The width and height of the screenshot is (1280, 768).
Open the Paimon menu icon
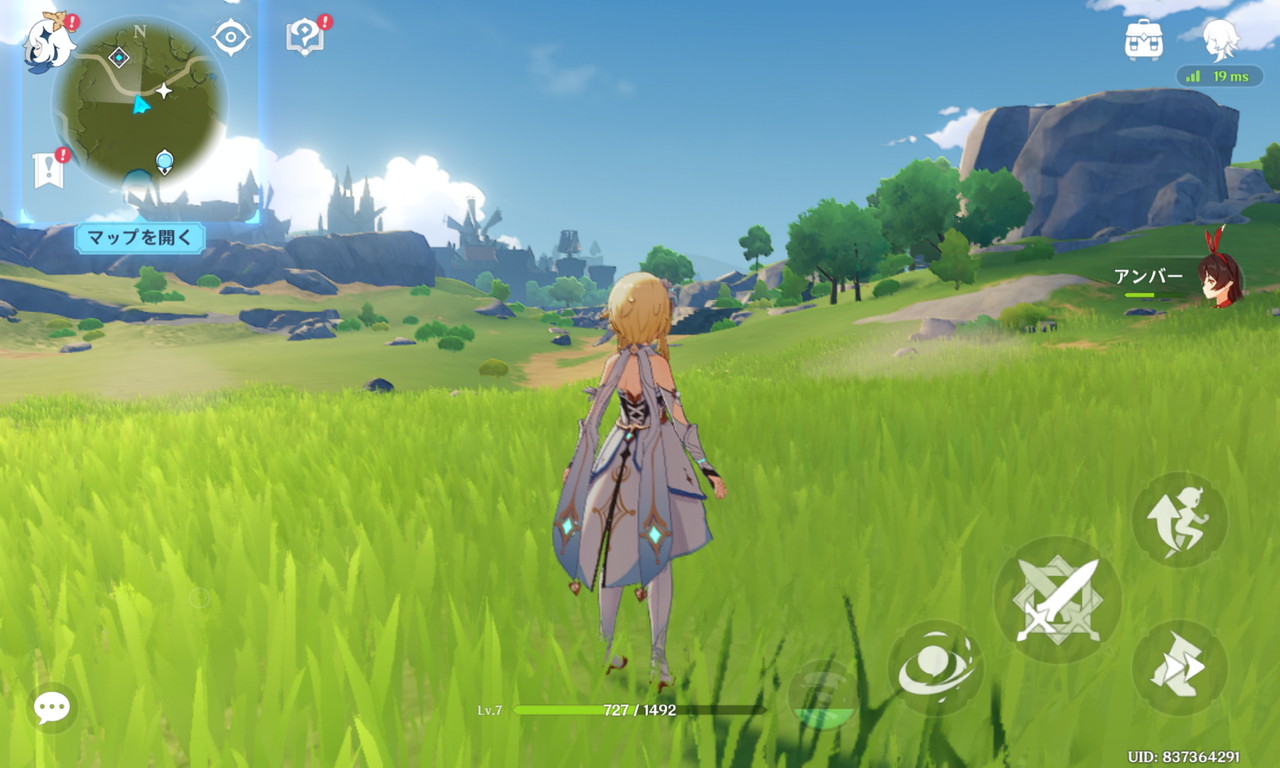point(50,41)
